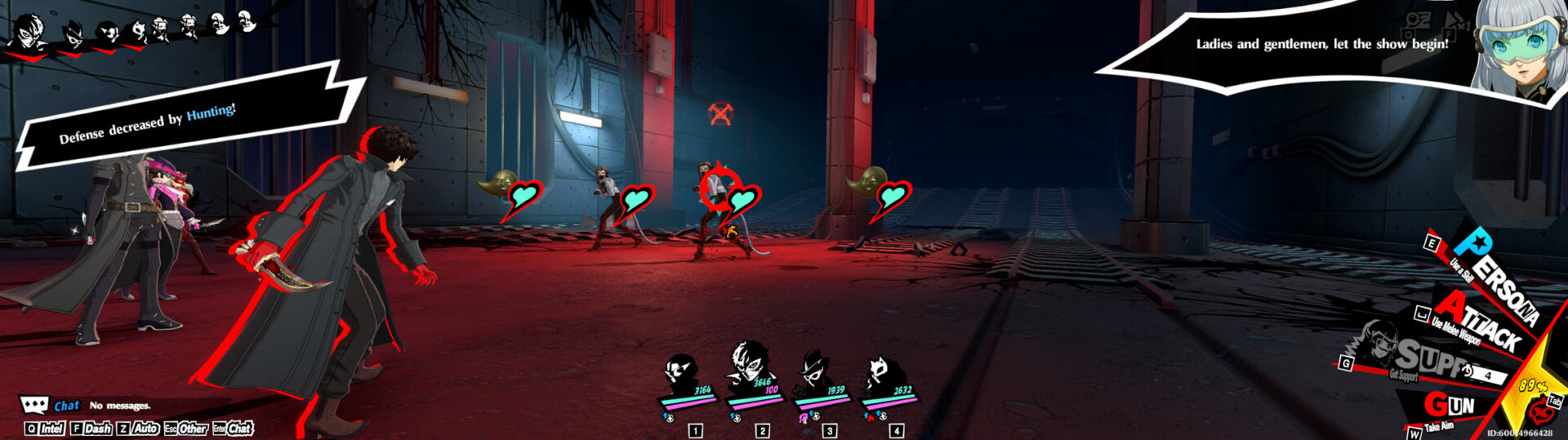
Task: Toggle the Dash battle speed option
Action: tap(91, 429)
